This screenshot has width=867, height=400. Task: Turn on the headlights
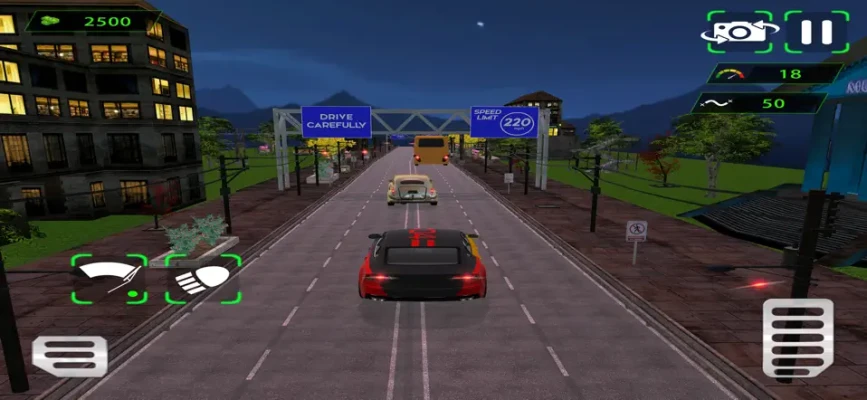203,279
